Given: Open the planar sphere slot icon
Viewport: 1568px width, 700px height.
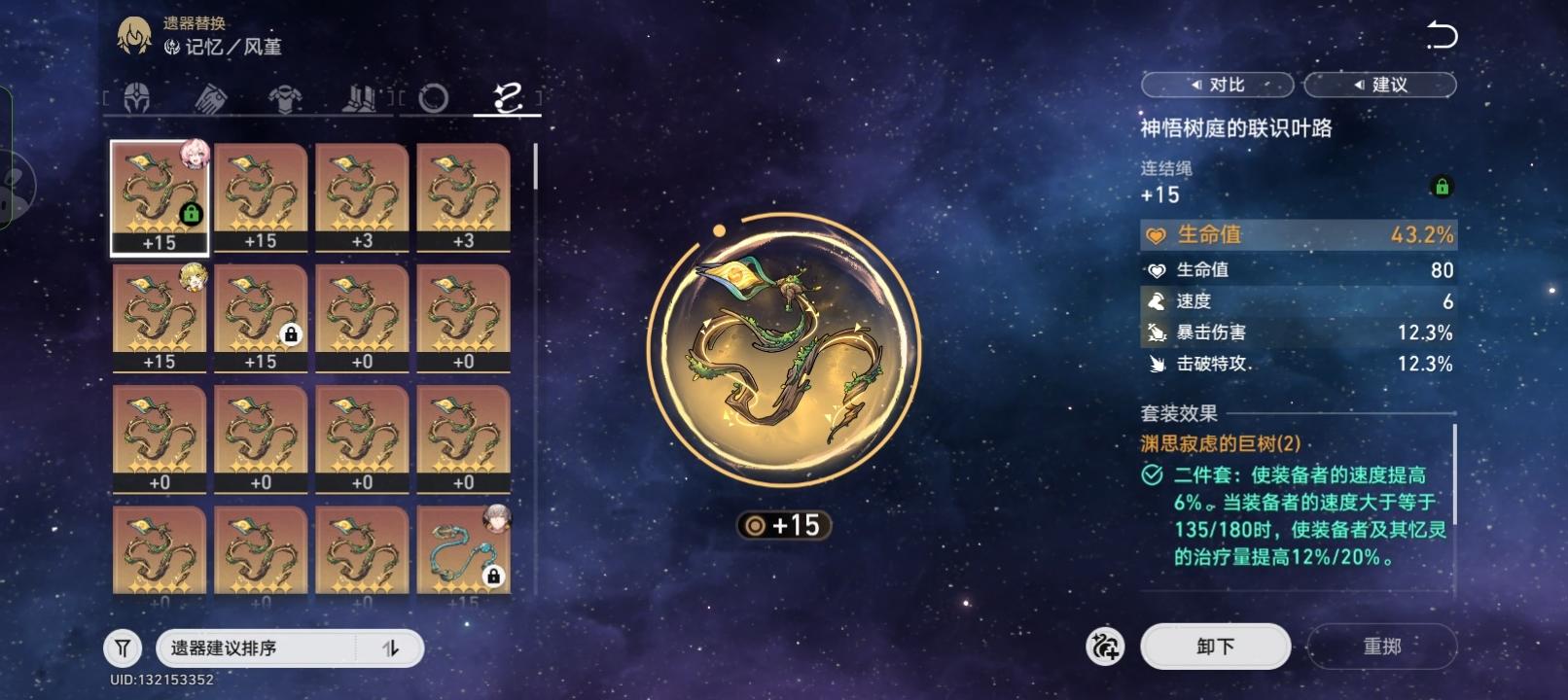Looking at the screenshot, I should click(x=432, y=99).
